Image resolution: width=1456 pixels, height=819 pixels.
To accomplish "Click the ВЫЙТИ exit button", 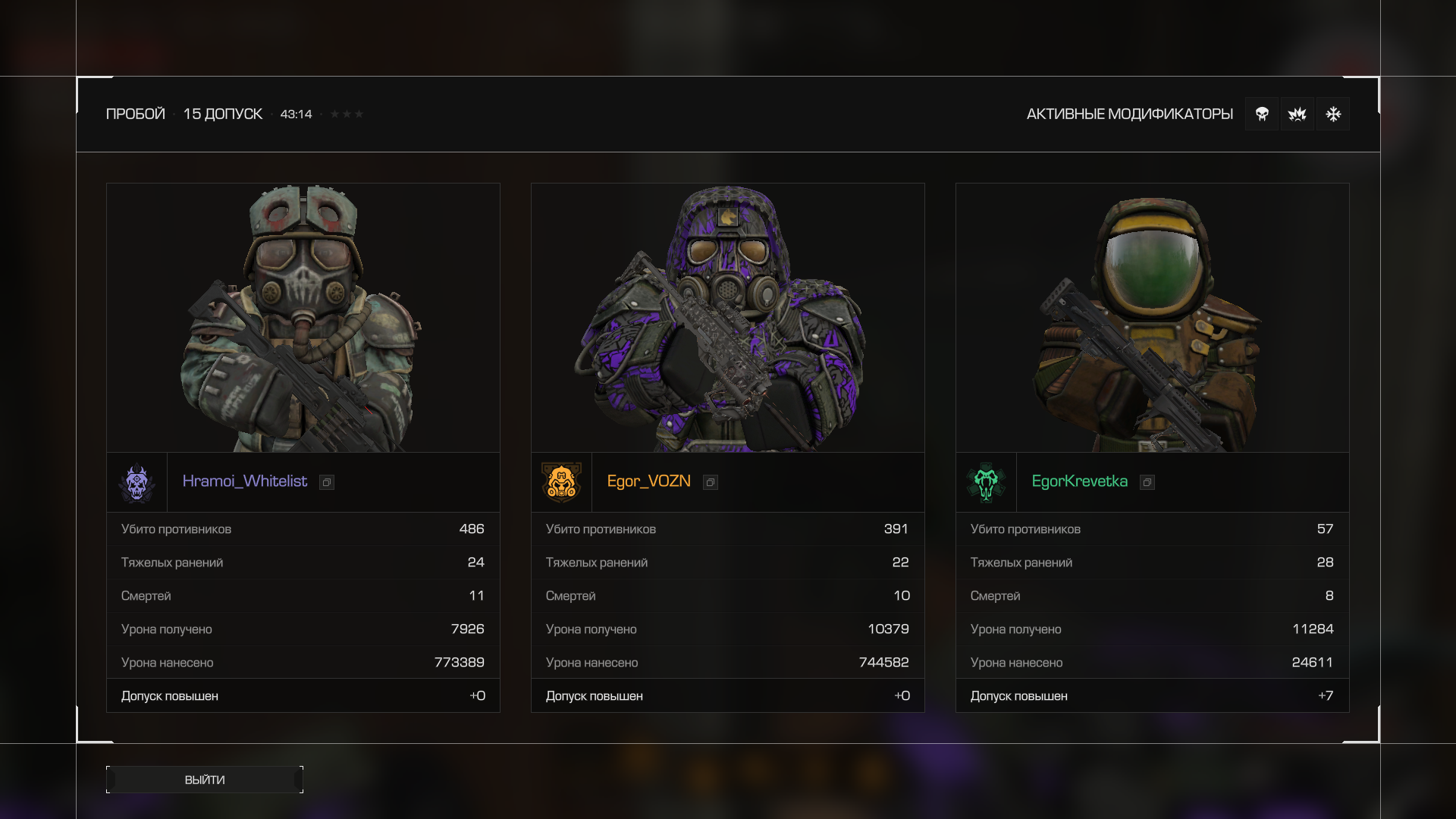I will point(205,780).
